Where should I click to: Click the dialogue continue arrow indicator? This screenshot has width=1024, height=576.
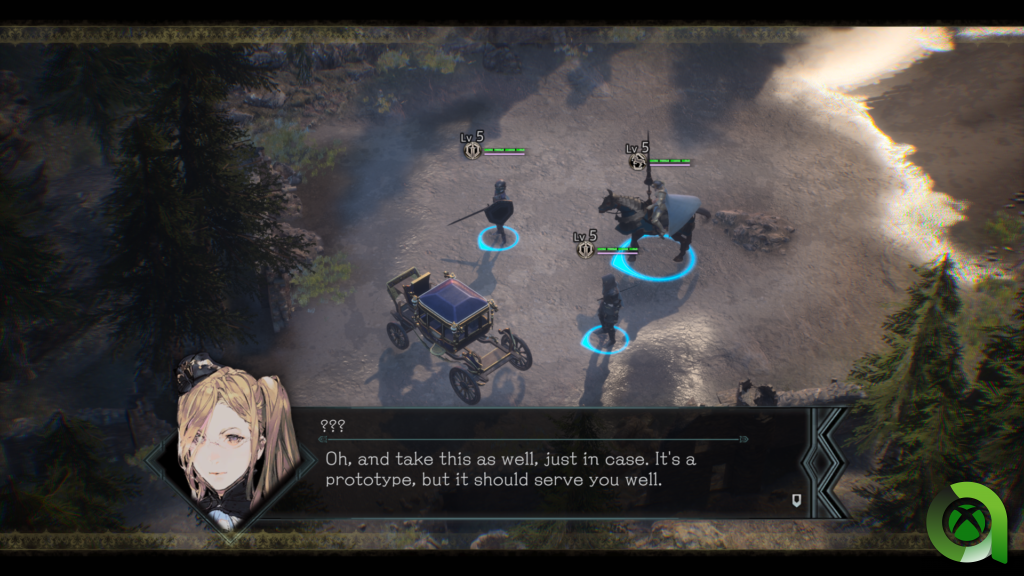click(797, 499)
